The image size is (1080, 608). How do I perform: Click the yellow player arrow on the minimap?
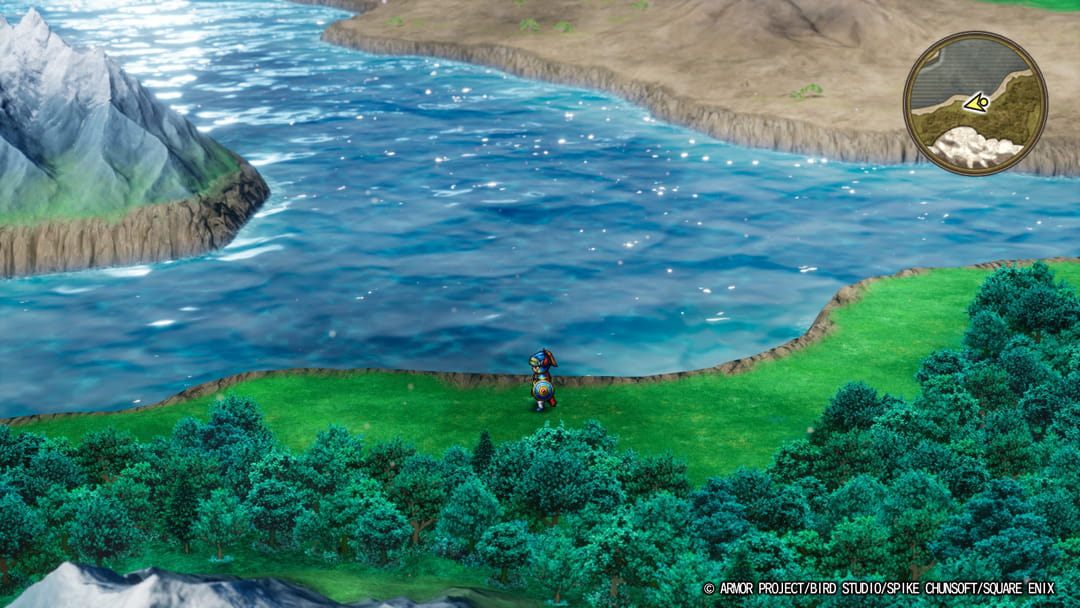point(977,102)
